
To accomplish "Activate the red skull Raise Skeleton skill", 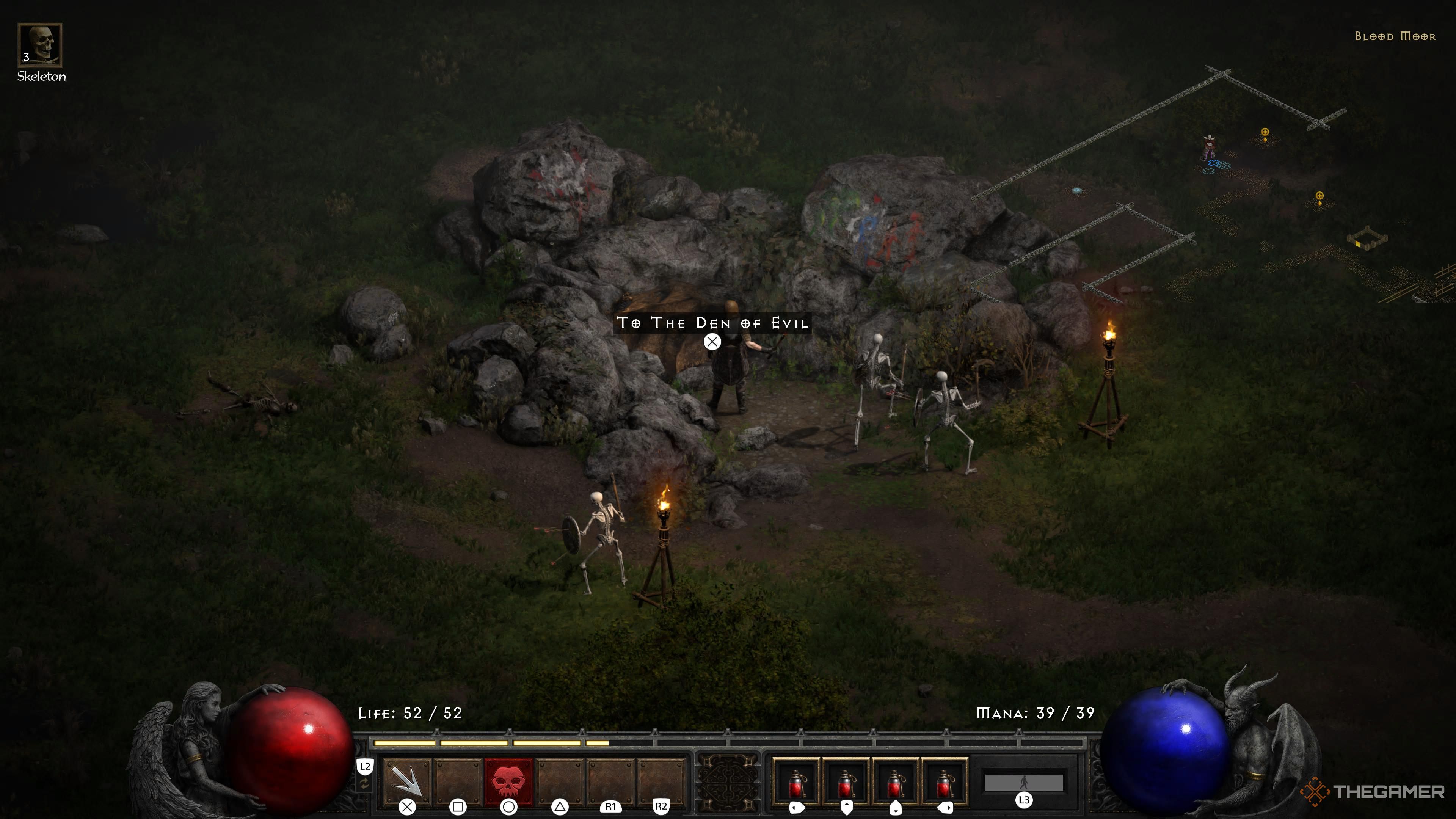I will point(508,781).
